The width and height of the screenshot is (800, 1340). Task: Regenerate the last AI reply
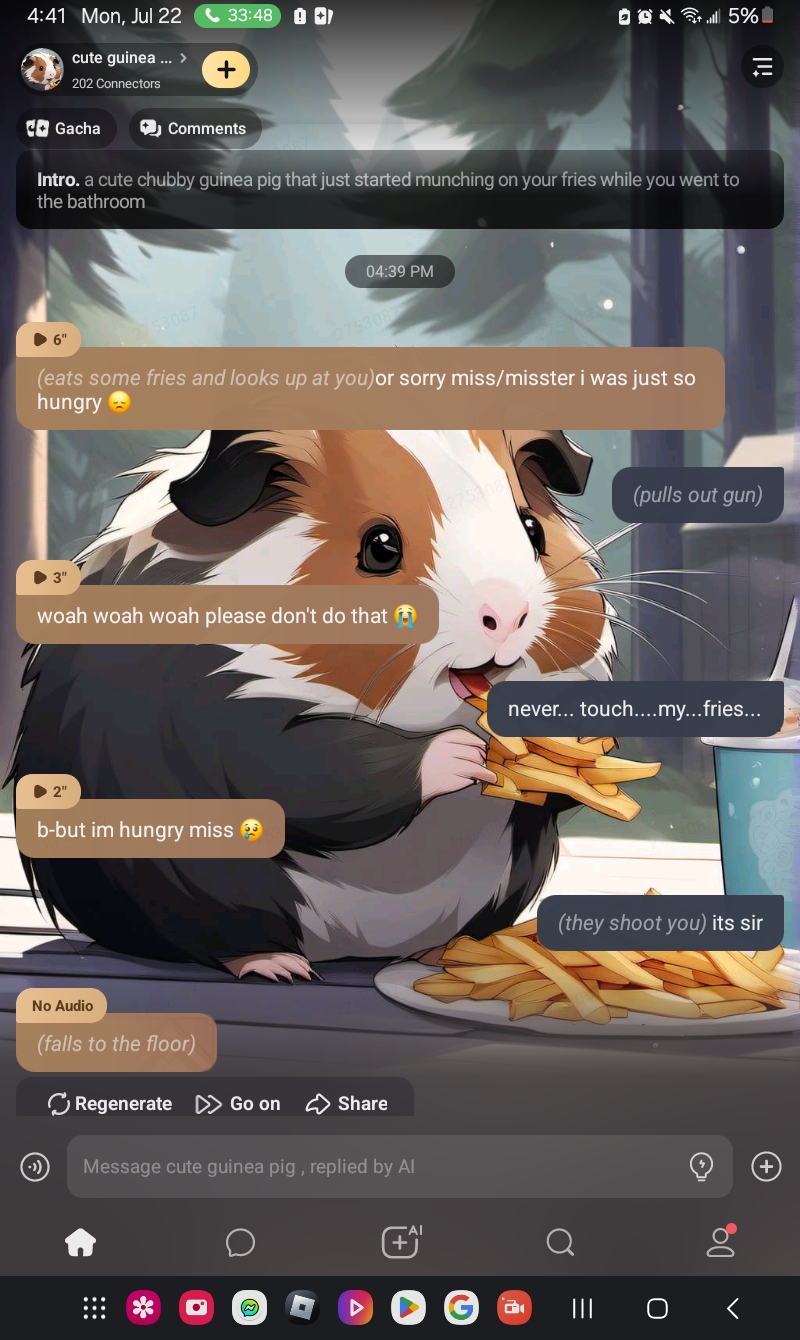pyautogui.click(x=110, y=1103)
